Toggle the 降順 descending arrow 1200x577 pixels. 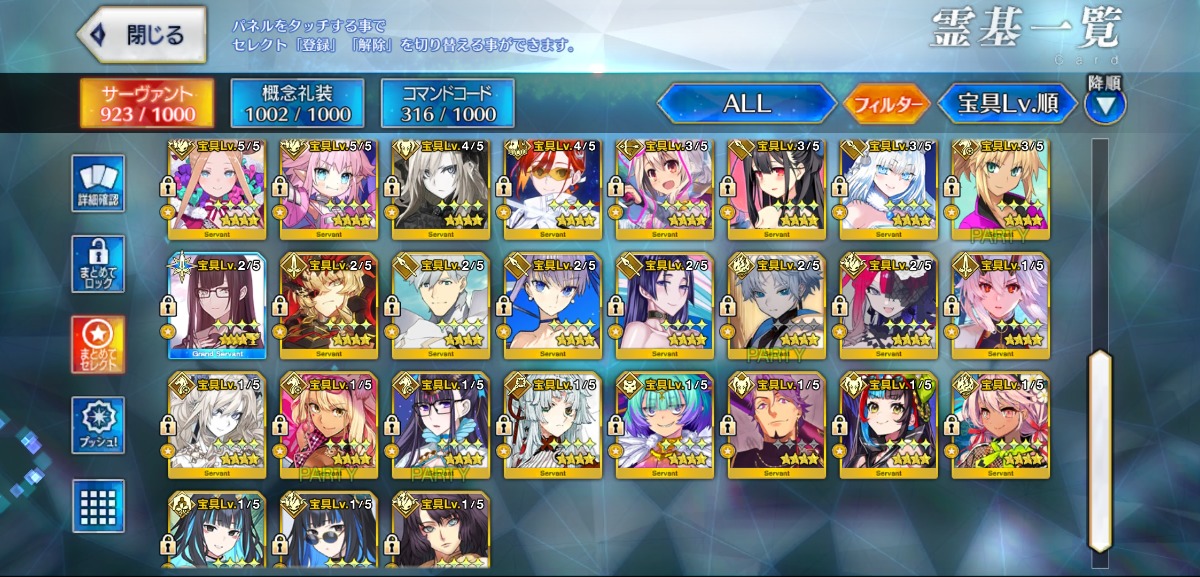(x=1104, y=103)
